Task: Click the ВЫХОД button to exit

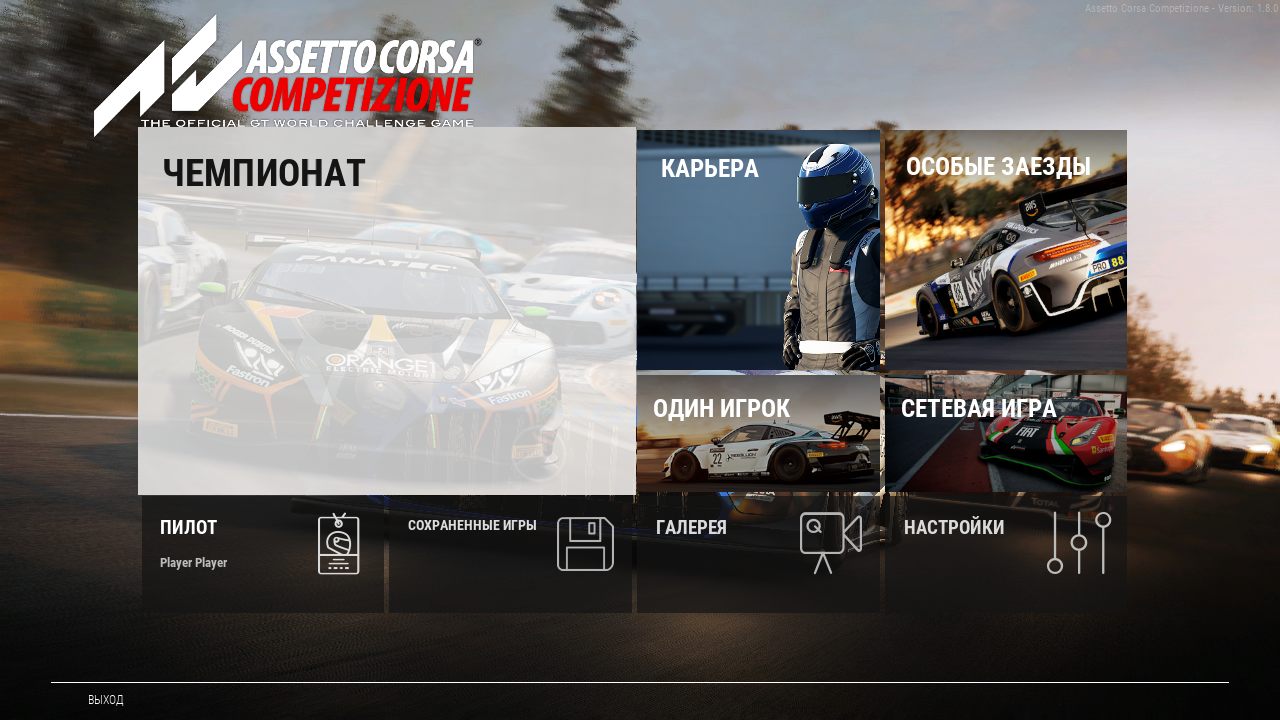Action: tap(103, 700)
